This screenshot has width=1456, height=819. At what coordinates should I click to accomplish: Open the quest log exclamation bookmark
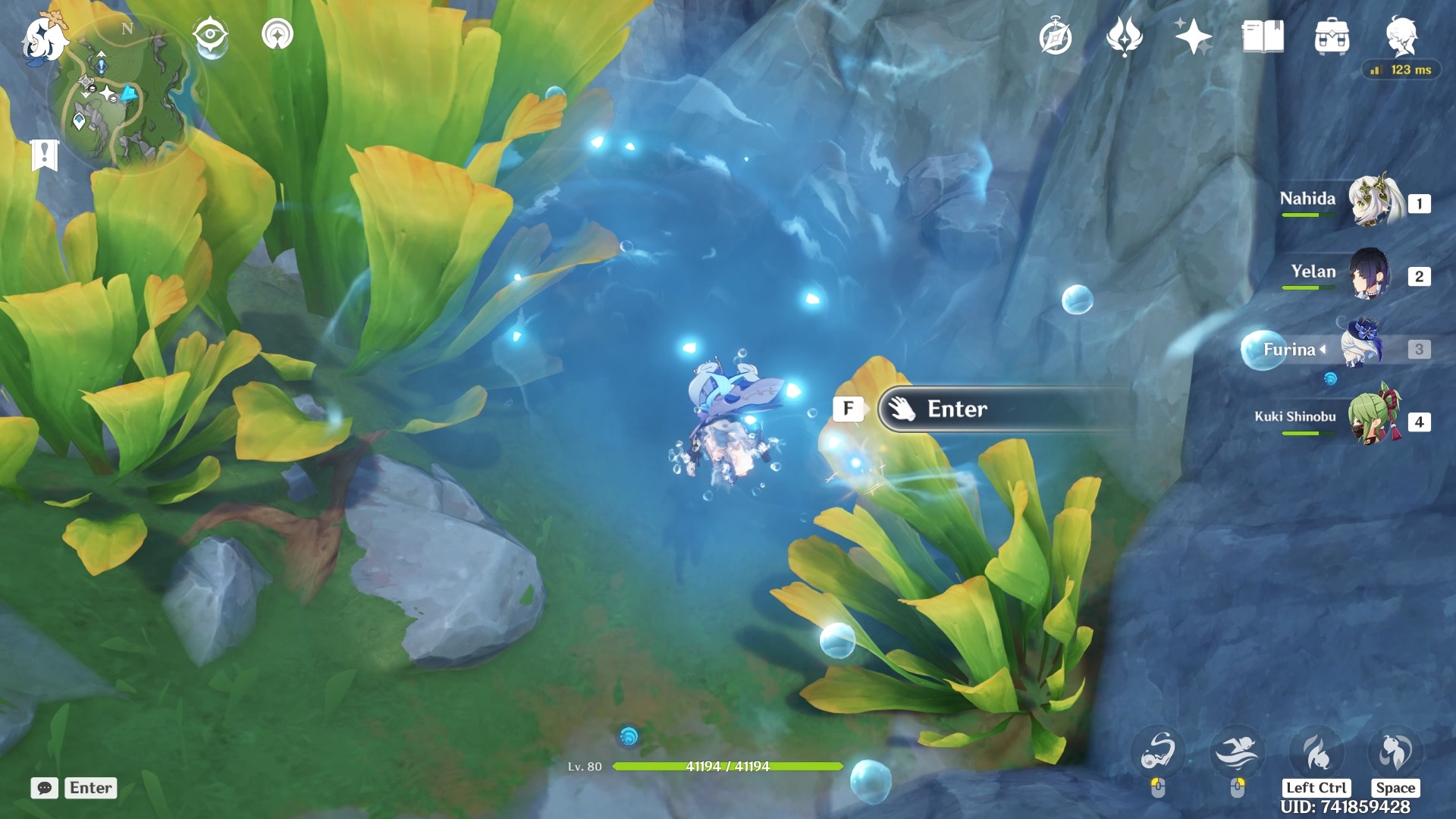45,155
